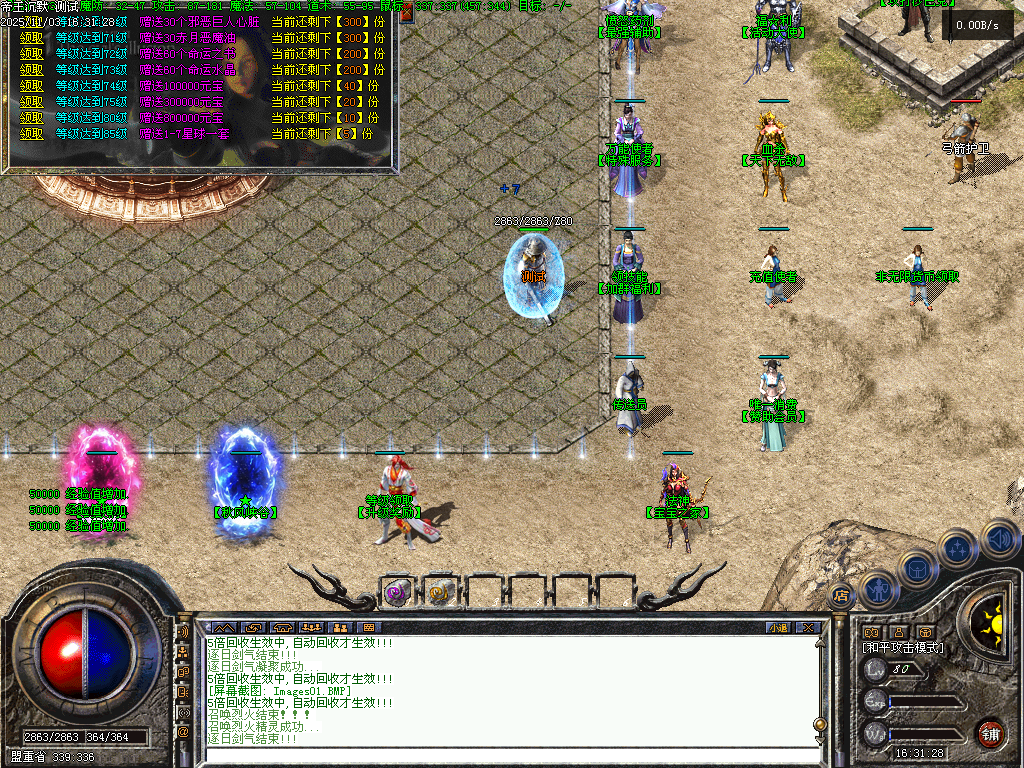This screenshot has height=768, width=1024.
Task: Open the skills panel with stars icon
Action: (x=958, y=548)
